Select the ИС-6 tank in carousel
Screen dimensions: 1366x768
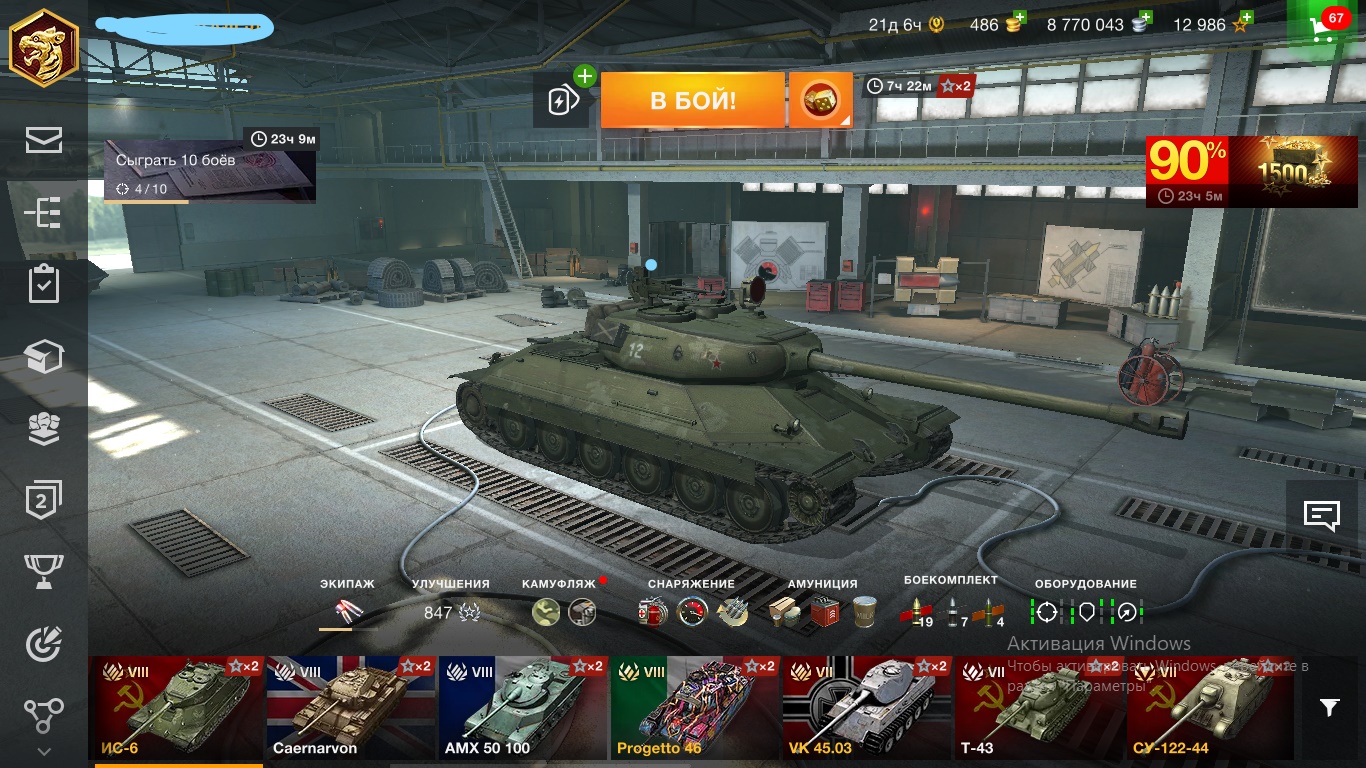[x=176, y=706]
